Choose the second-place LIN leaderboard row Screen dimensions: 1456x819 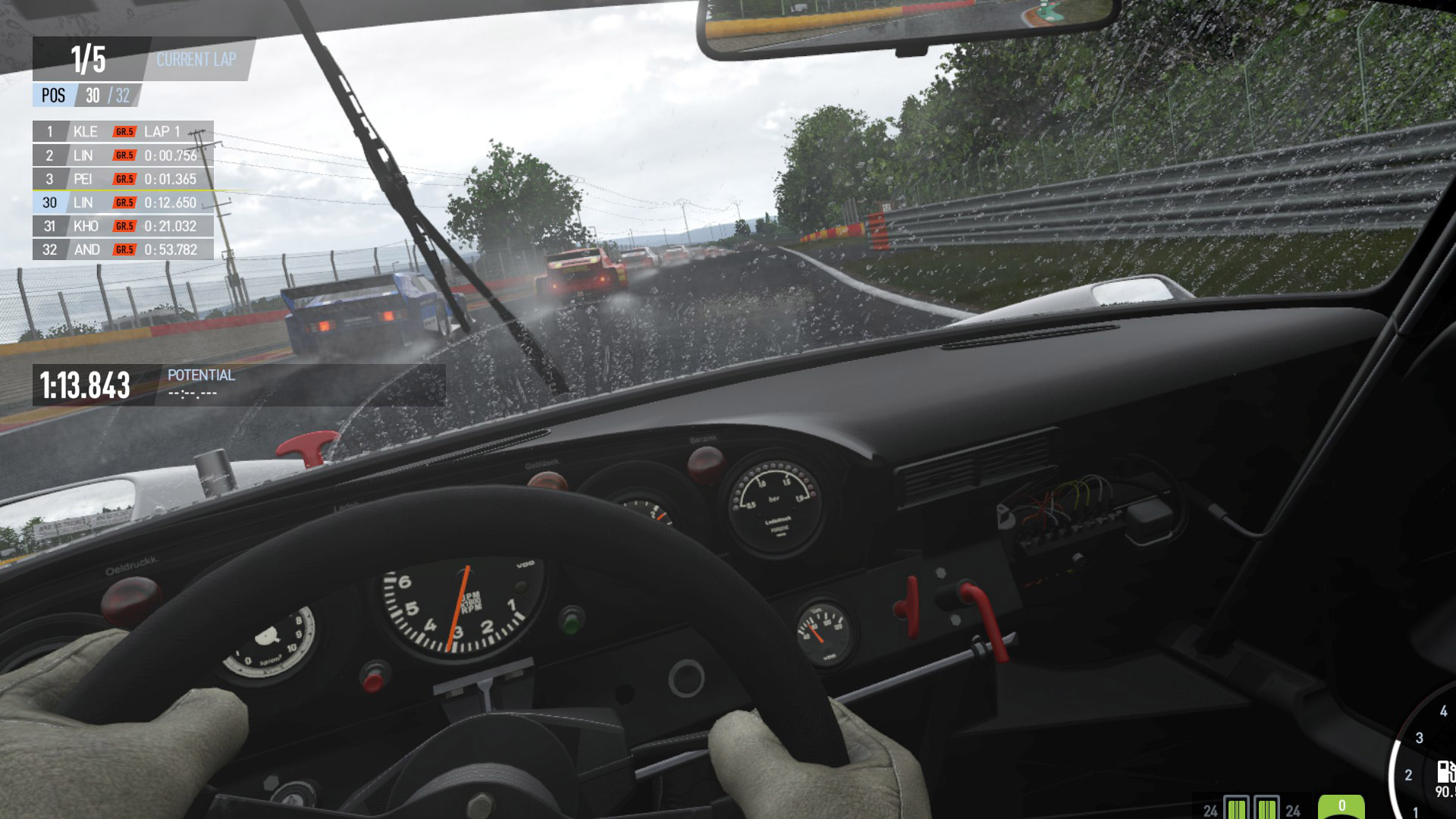(x=123, y=155)
